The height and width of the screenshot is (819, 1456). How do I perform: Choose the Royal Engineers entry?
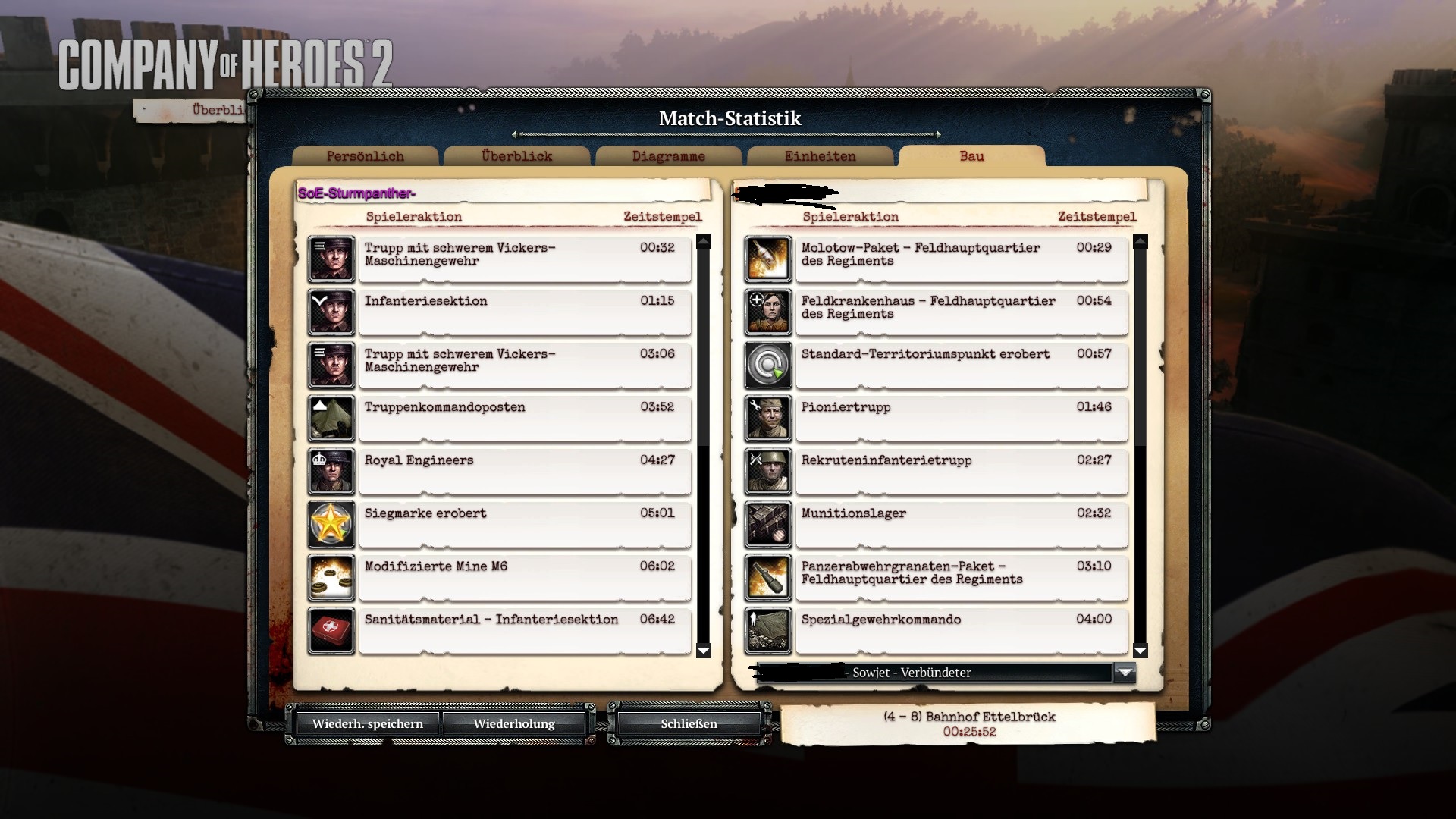click(523, 471)
